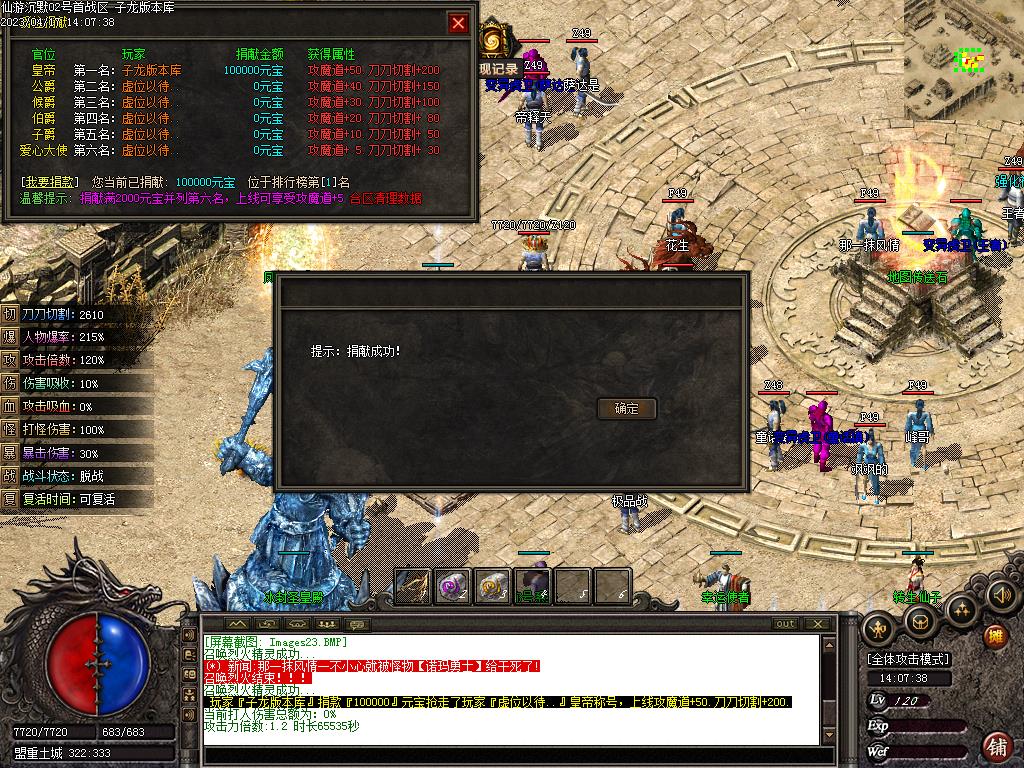1024x768 pixels.
Task: Close the chat window with its X button
Action: pyautogui.click(x=819, y=624)
